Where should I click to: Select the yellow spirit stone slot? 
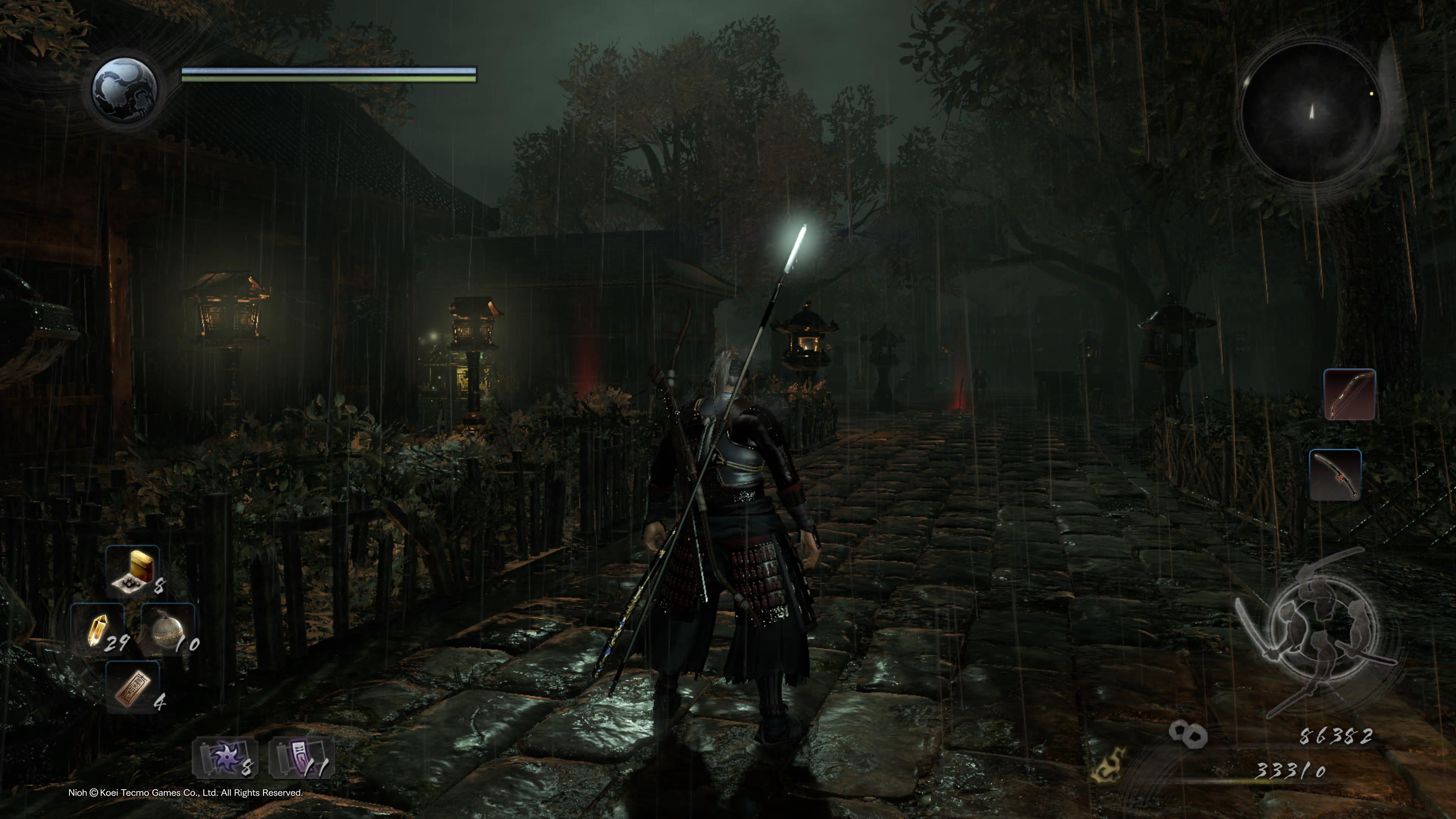click(97, 629)
